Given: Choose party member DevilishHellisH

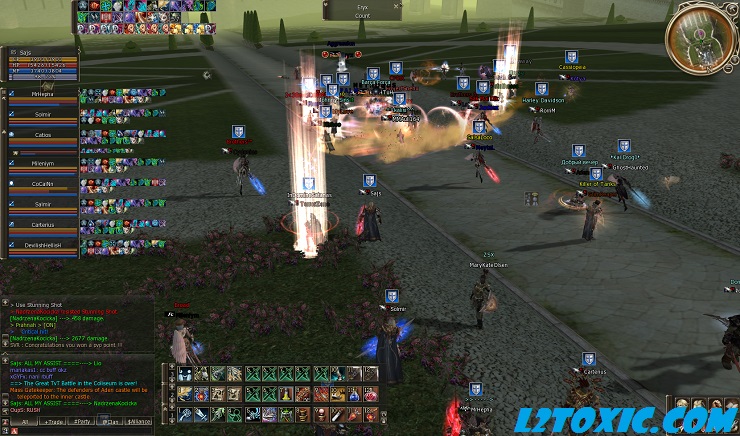Looking at the screenshot, I should click(42, 245).
